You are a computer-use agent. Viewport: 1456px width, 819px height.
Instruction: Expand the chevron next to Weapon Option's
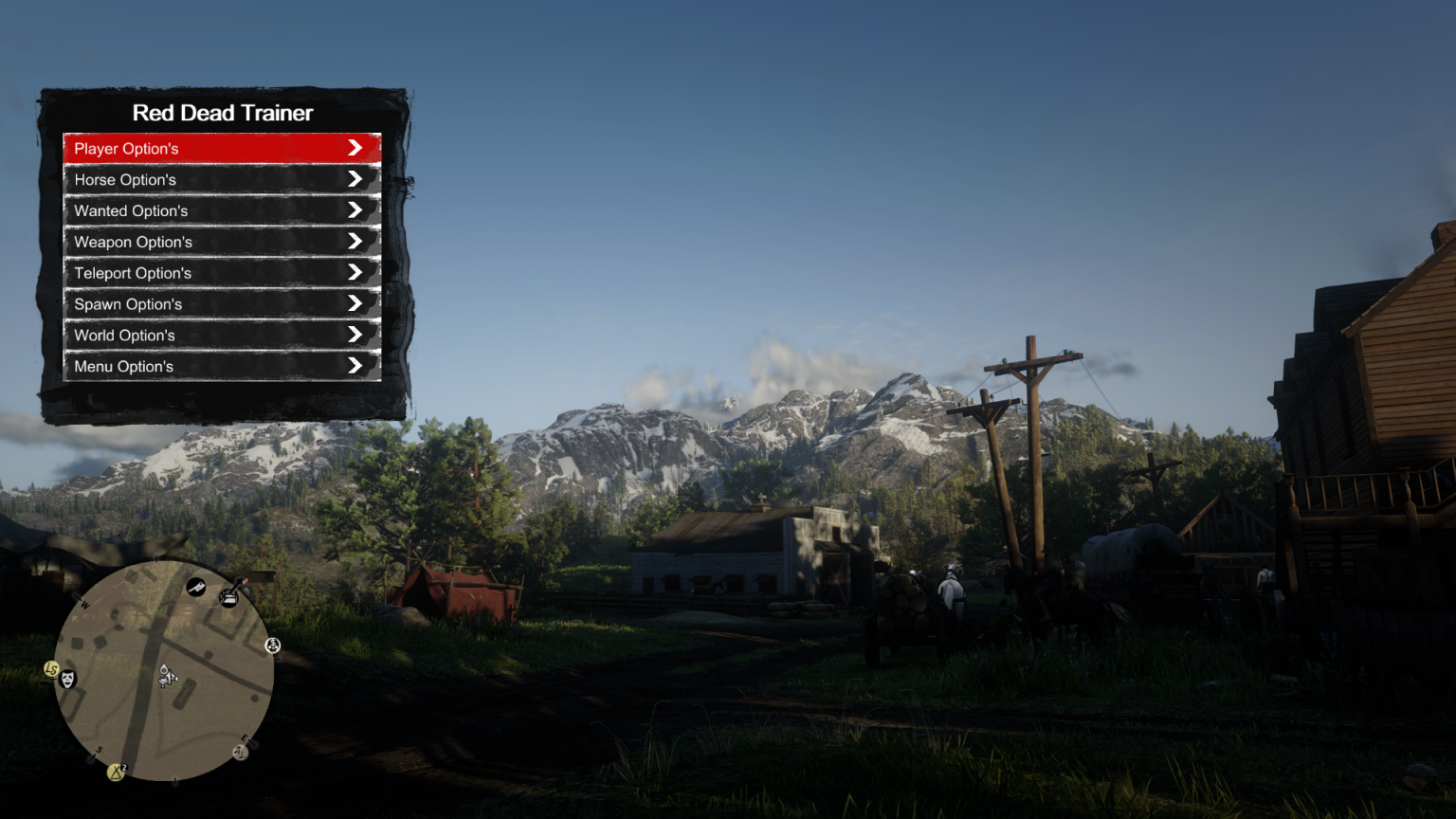(x=355, y=241)
